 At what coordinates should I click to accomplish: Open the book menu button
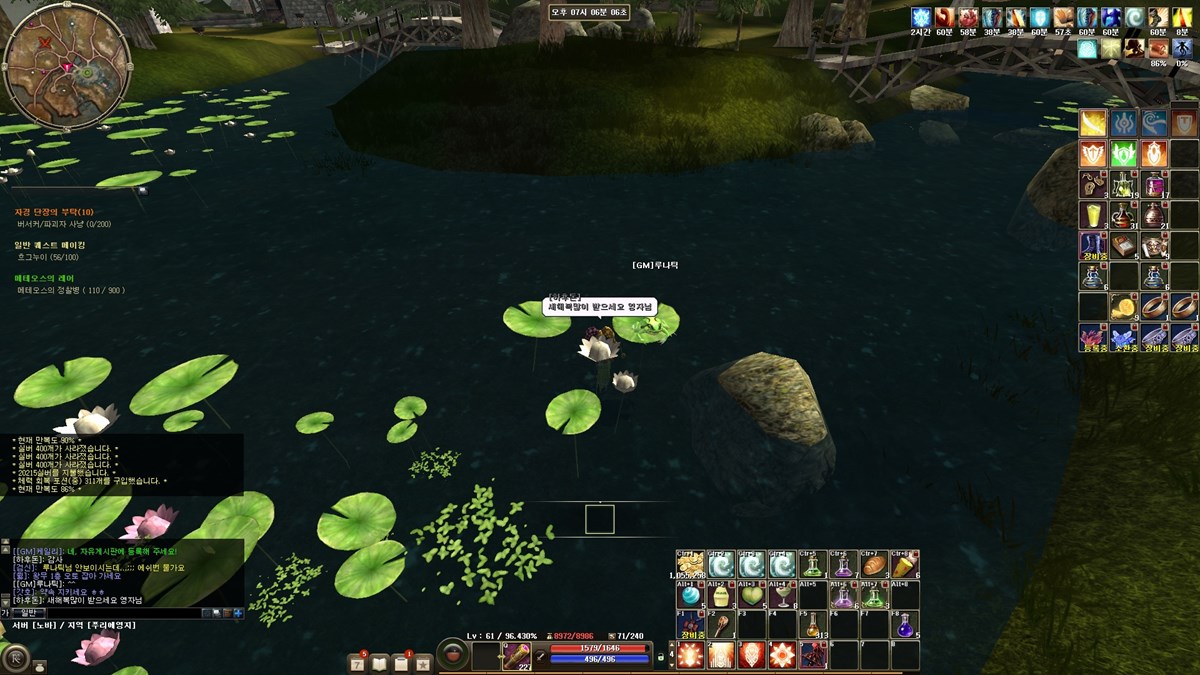[x=380, y=662]
